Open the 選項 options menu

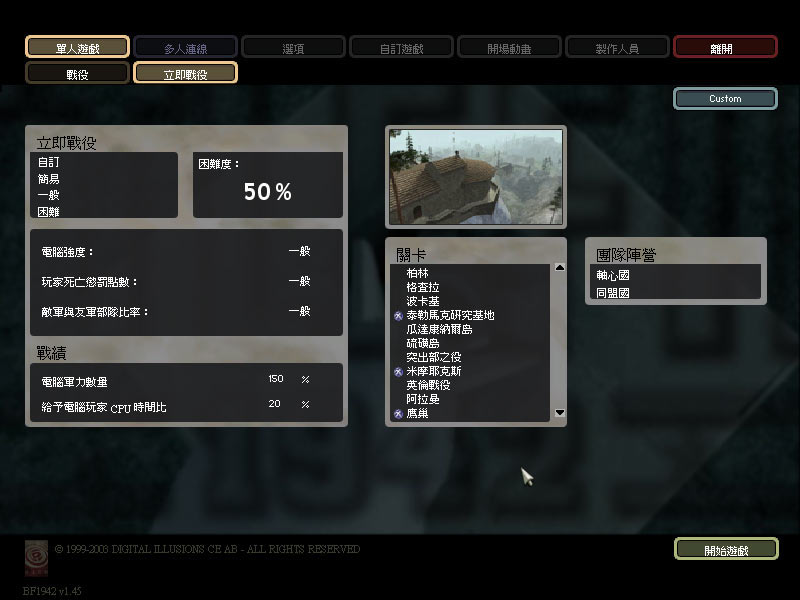293,47
